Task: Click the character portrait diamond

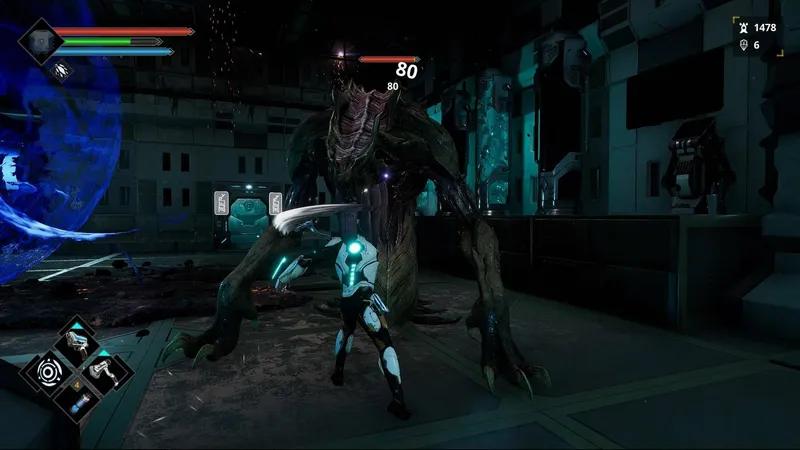Action: (39, 40)
